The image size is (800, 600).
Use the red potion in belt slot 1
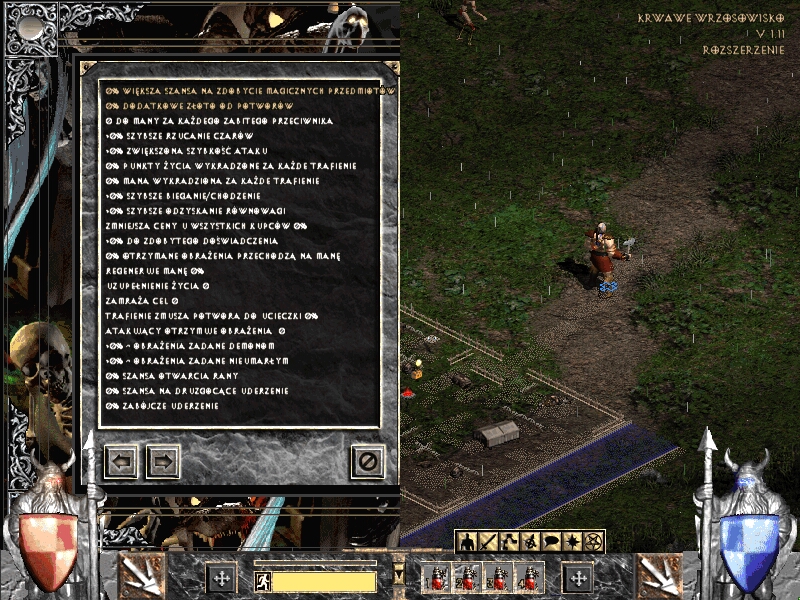(x=436, y=578)
